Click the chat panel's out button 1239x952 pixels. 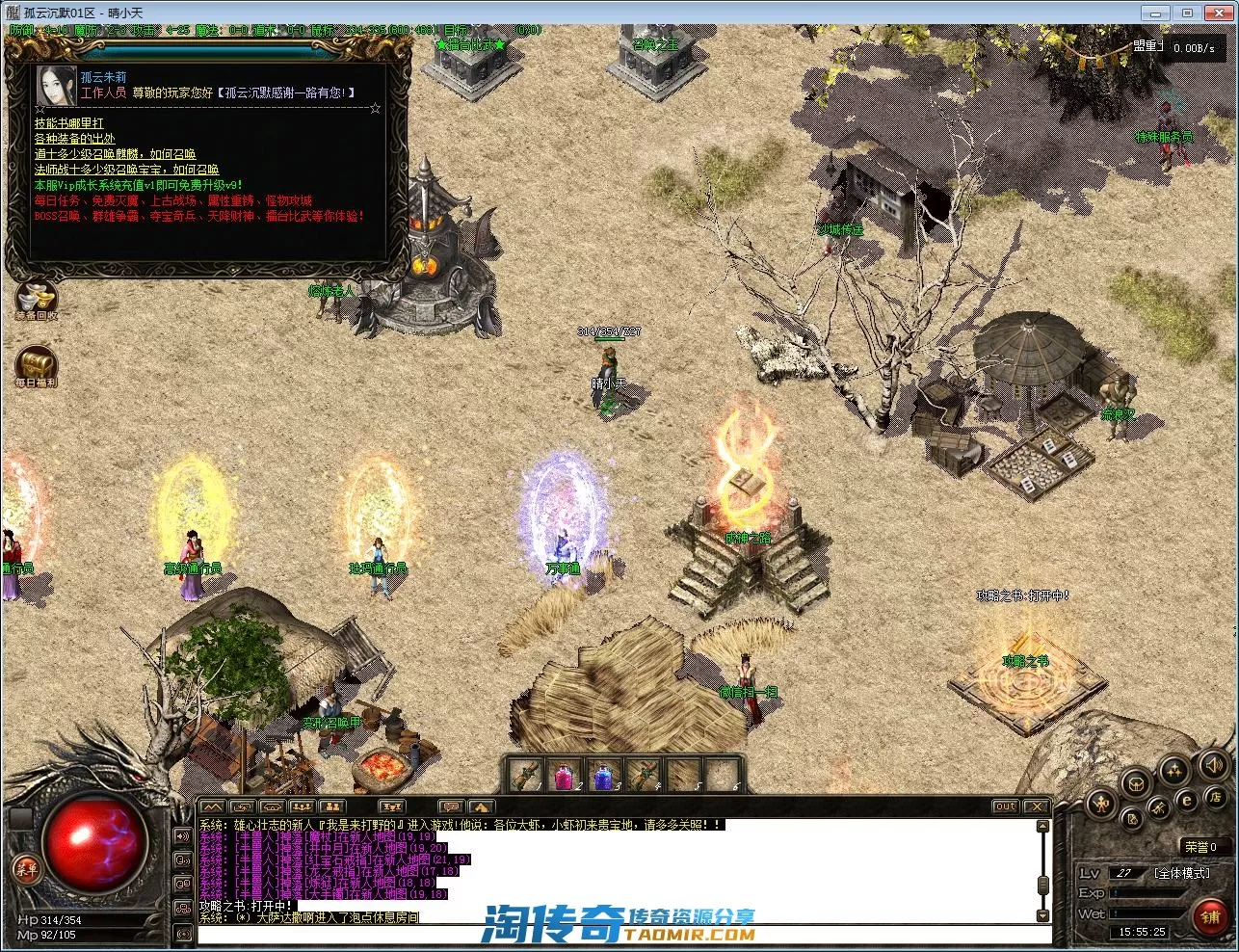[1005, 807]
